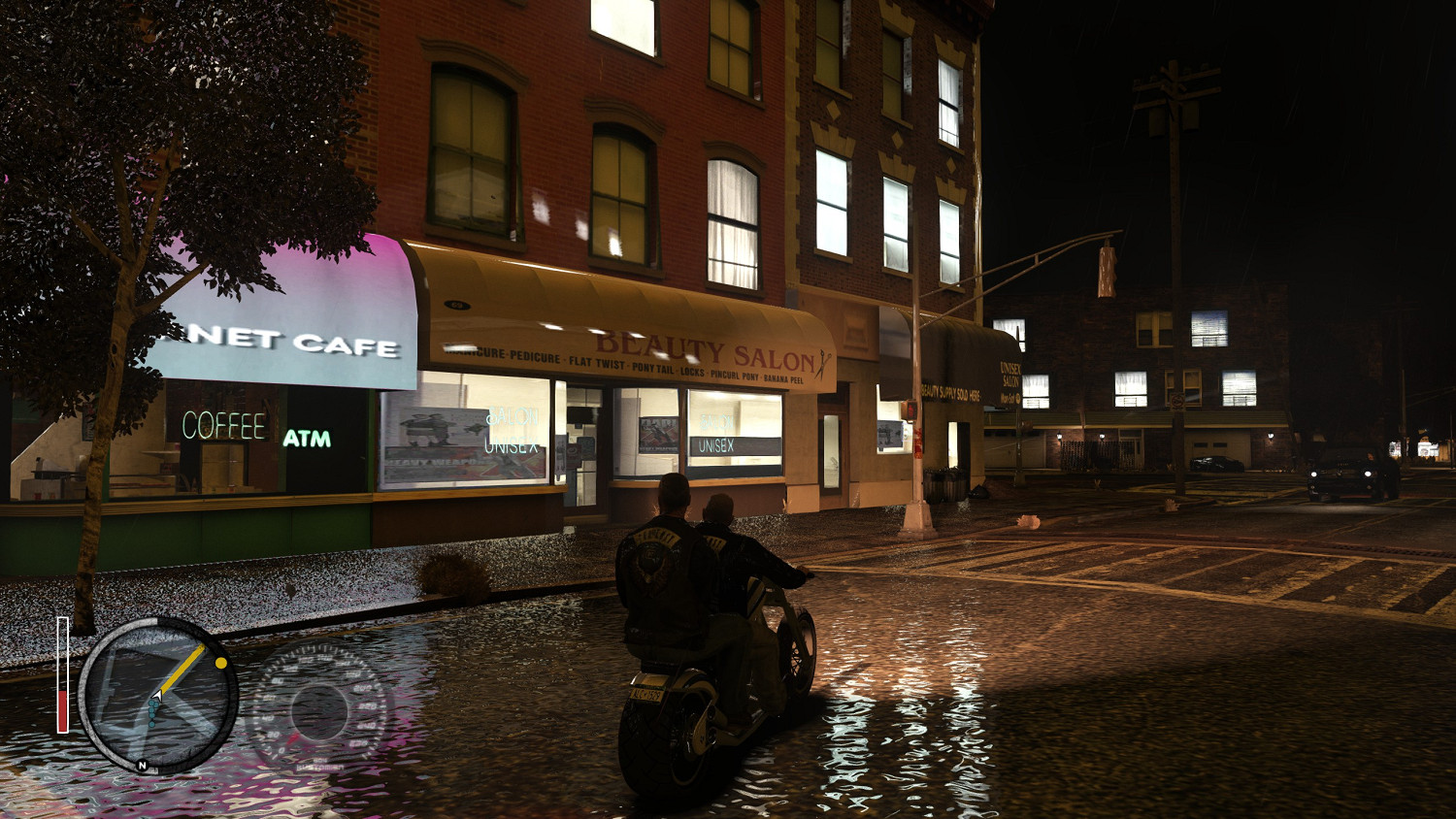Viewport: 1456px width, 819px height.
Task: Click the BEAUTY SUPPLY SOLD HERE wall text
Action: point(951,392)
